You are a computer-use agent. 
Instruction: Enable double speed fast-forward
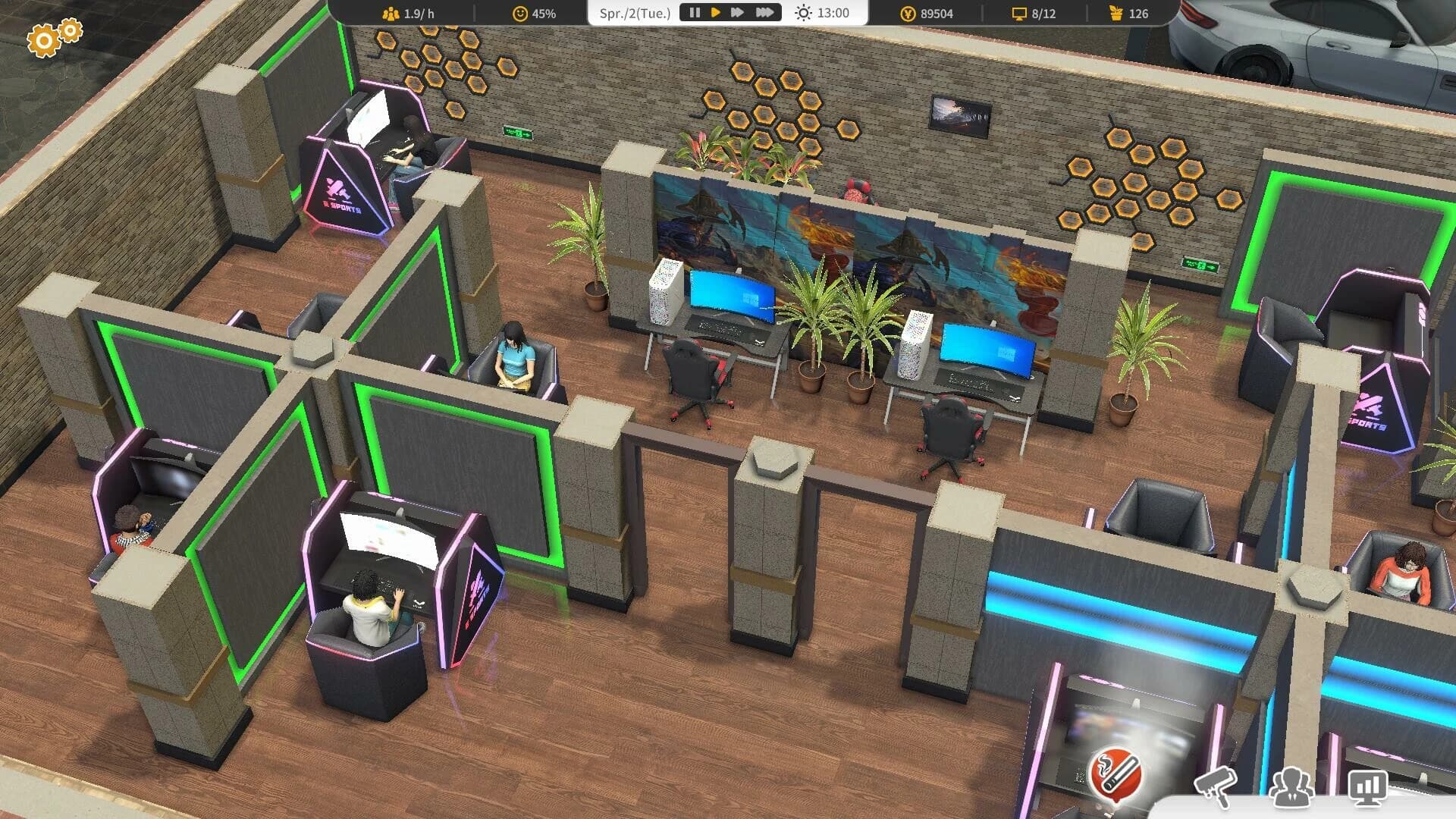(x=739, y=12)
